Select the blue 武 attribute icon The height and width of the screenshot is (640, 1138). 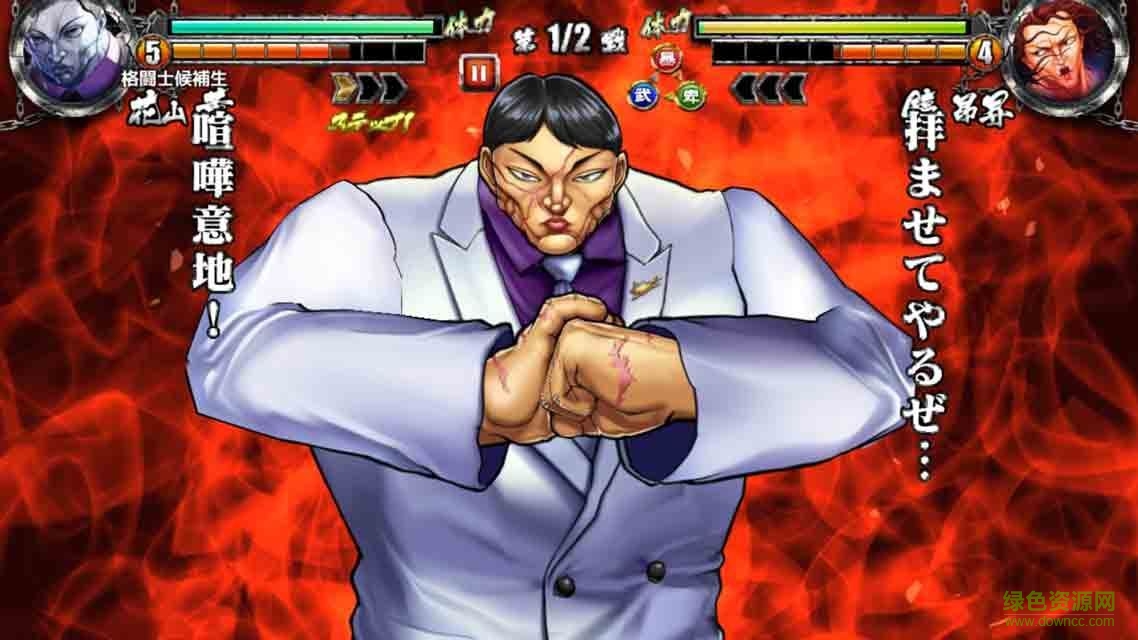(x=638, y=95)
